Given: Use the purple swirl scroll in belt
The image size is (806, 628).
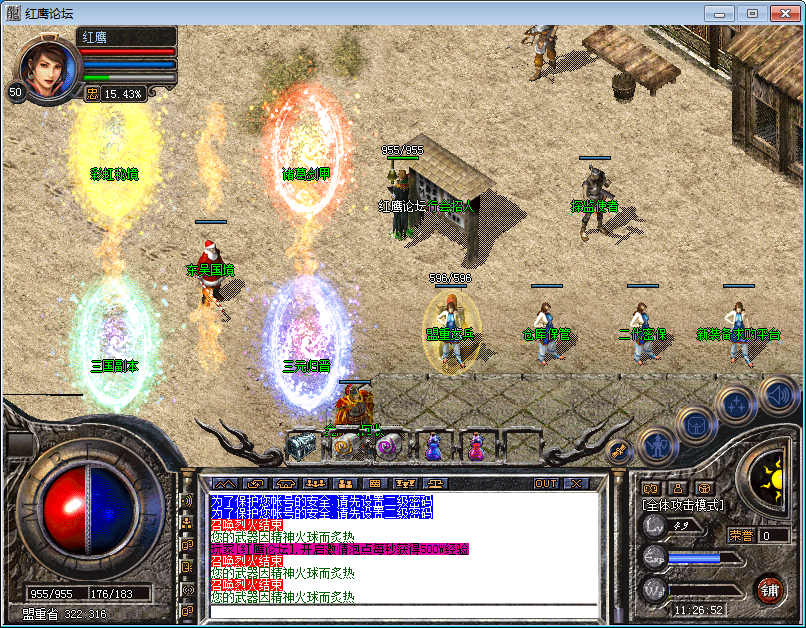Looking at the screenshot, I should (389, 445).
